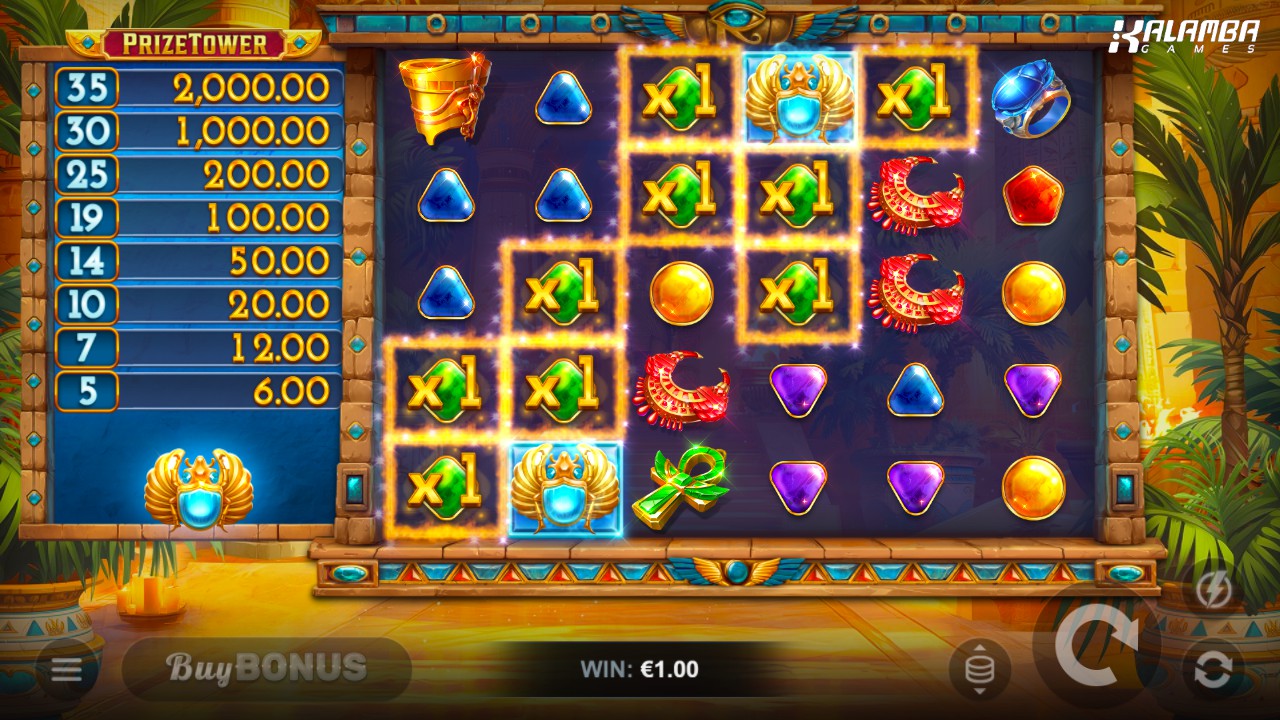1280x720 pixels.
Task: Click the Buy Bonus button
Action: (x=266, y=668)
